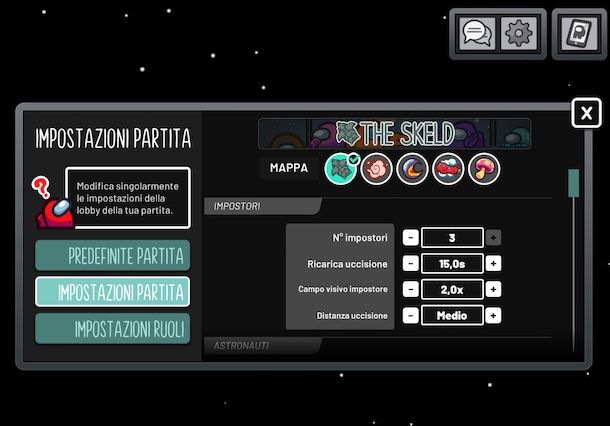Lower Campo visivo impostore with minus
The height and width of the screenshot is (426, 610).
411,290
